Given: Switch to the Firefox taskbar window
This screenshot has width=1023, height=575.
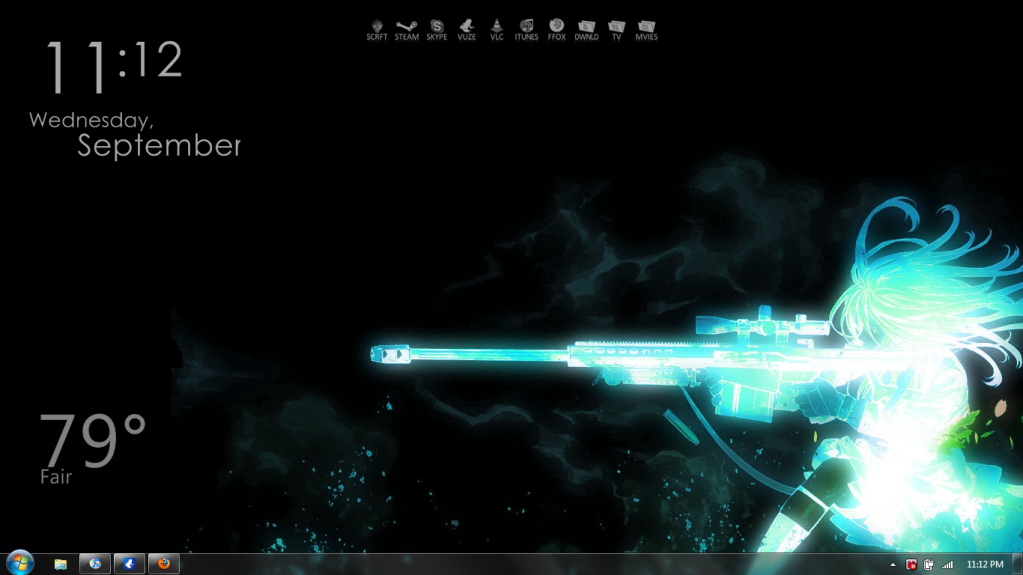Looking at the screenshot, I should (164, 564).
